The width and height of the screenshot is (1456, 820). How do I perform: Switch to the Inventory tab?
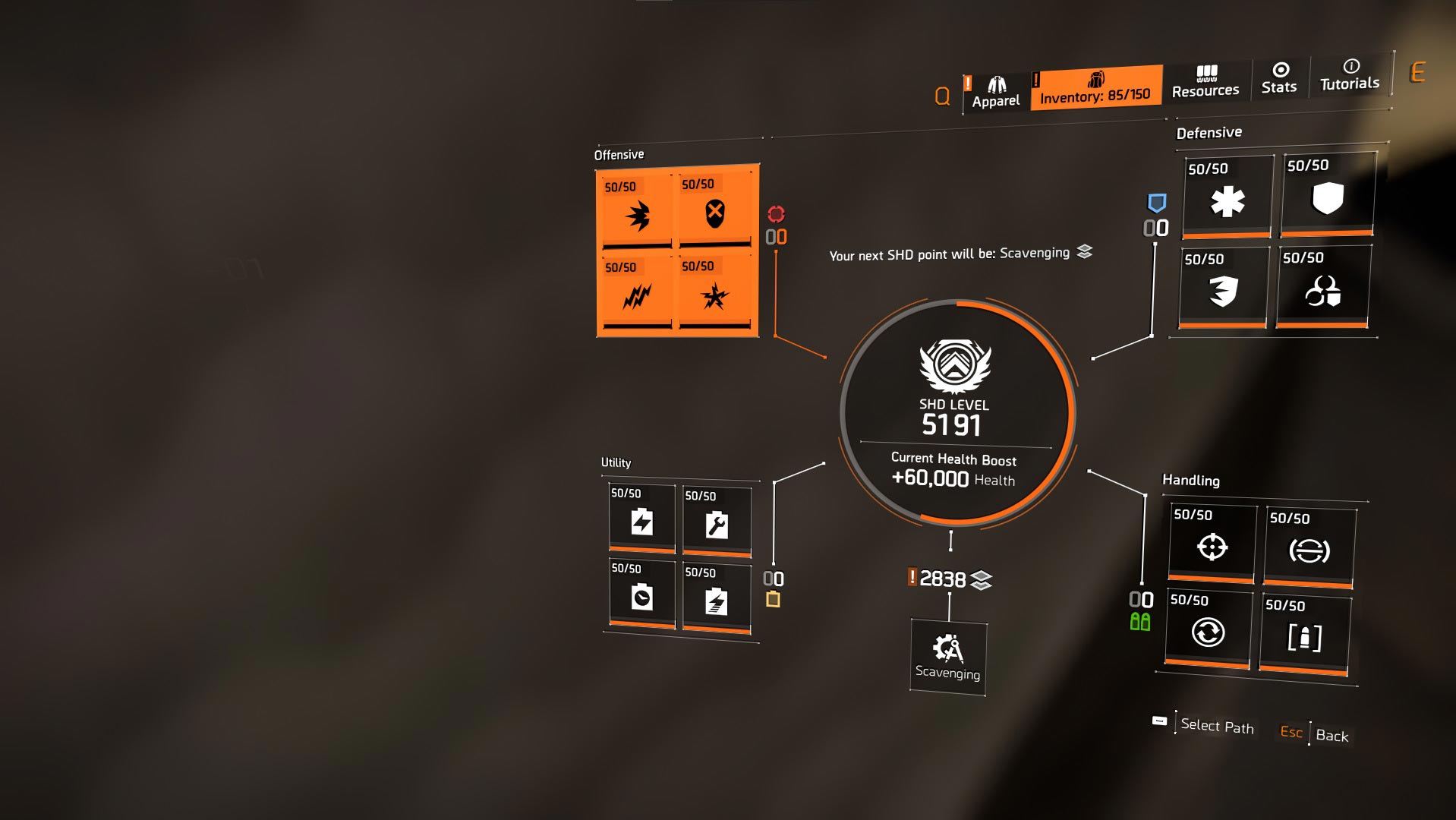point(1095,88)
